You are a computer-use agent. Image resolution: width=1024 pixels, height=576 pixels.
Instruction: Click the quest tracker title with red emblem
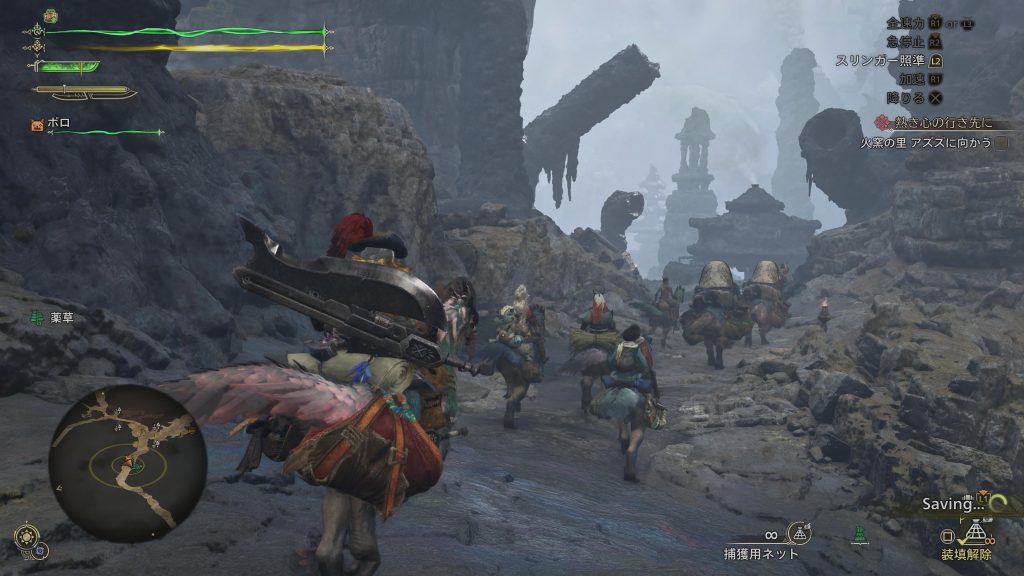(937, 122)
